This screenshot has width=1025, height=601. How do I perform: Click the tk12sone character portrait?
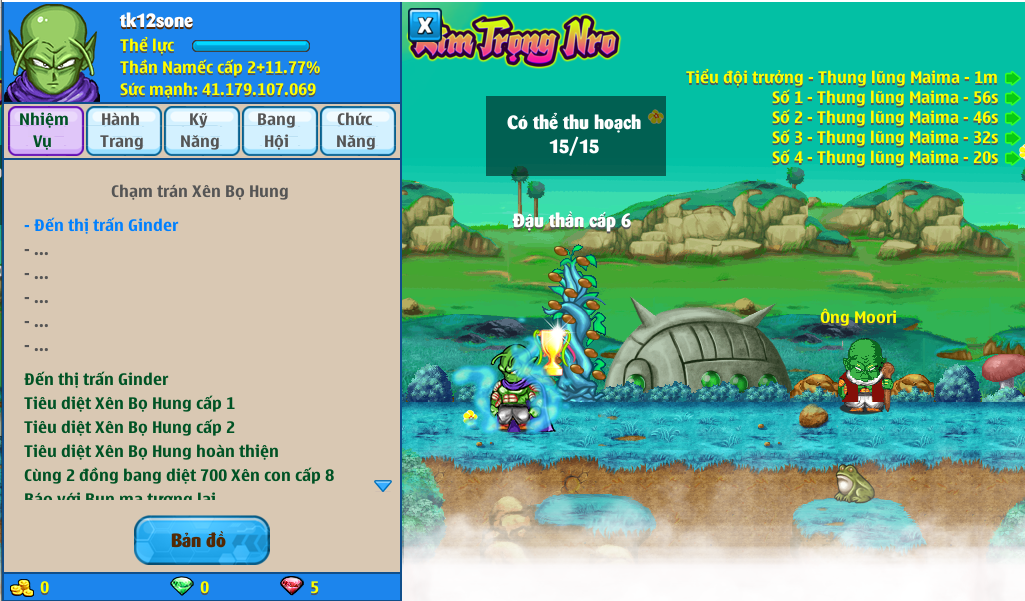52,52
